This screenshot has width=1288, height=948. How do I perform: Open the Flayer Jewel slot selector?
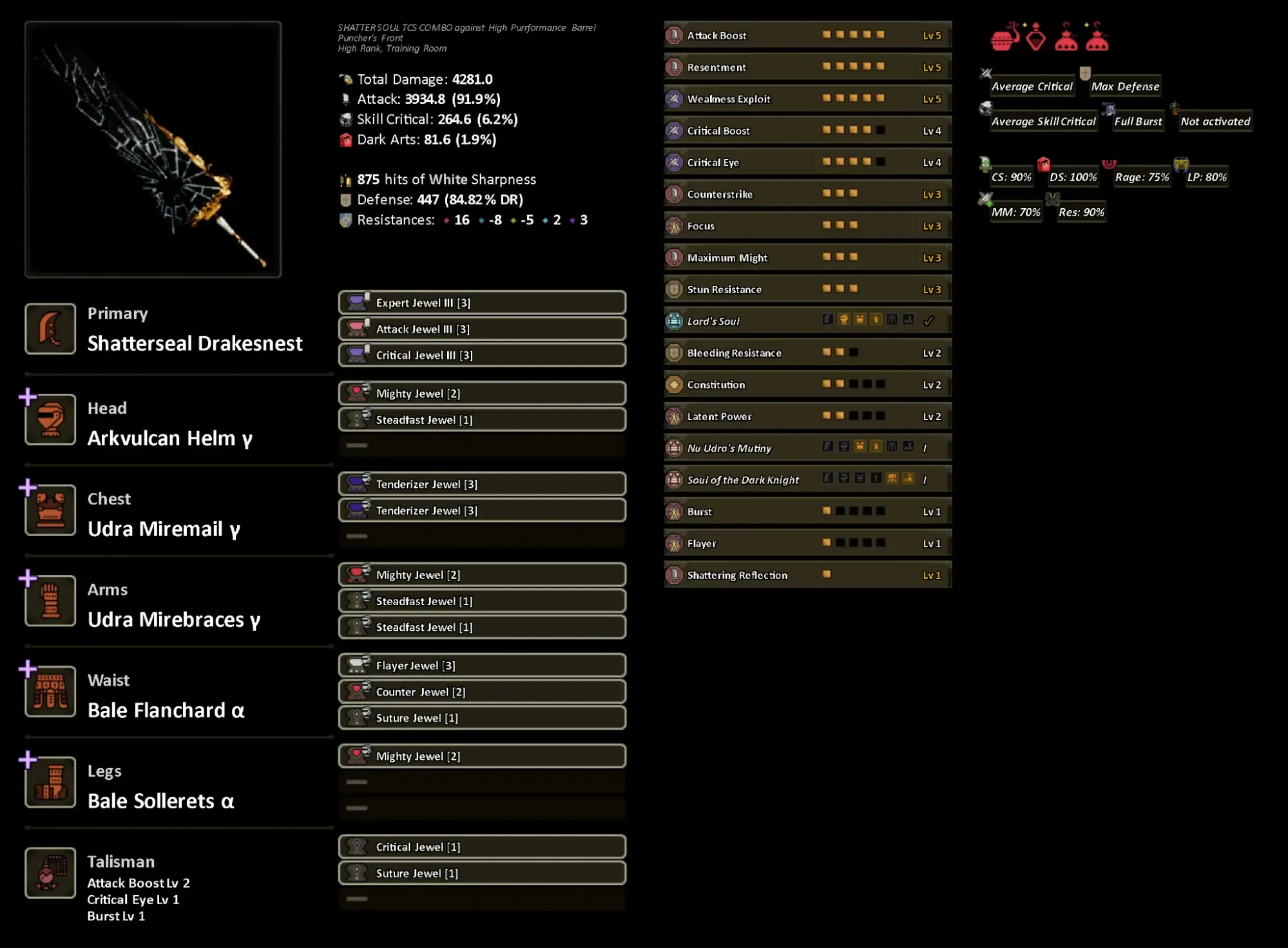(481, 665)
